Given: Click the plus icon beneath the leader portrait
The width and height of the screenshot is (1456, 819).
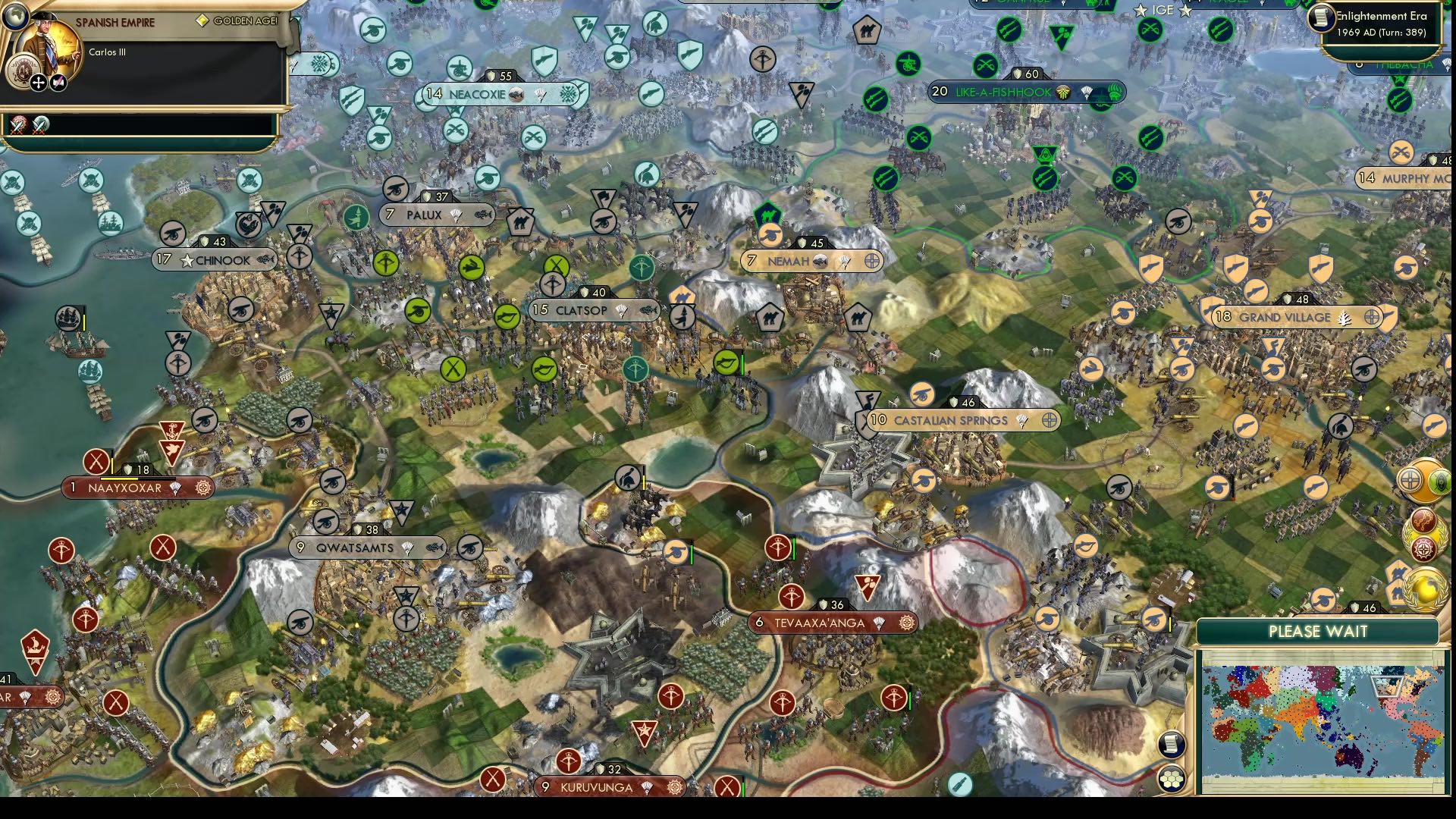Looking at the screenshot, I should pyautogui.click(x=38, y=82).
